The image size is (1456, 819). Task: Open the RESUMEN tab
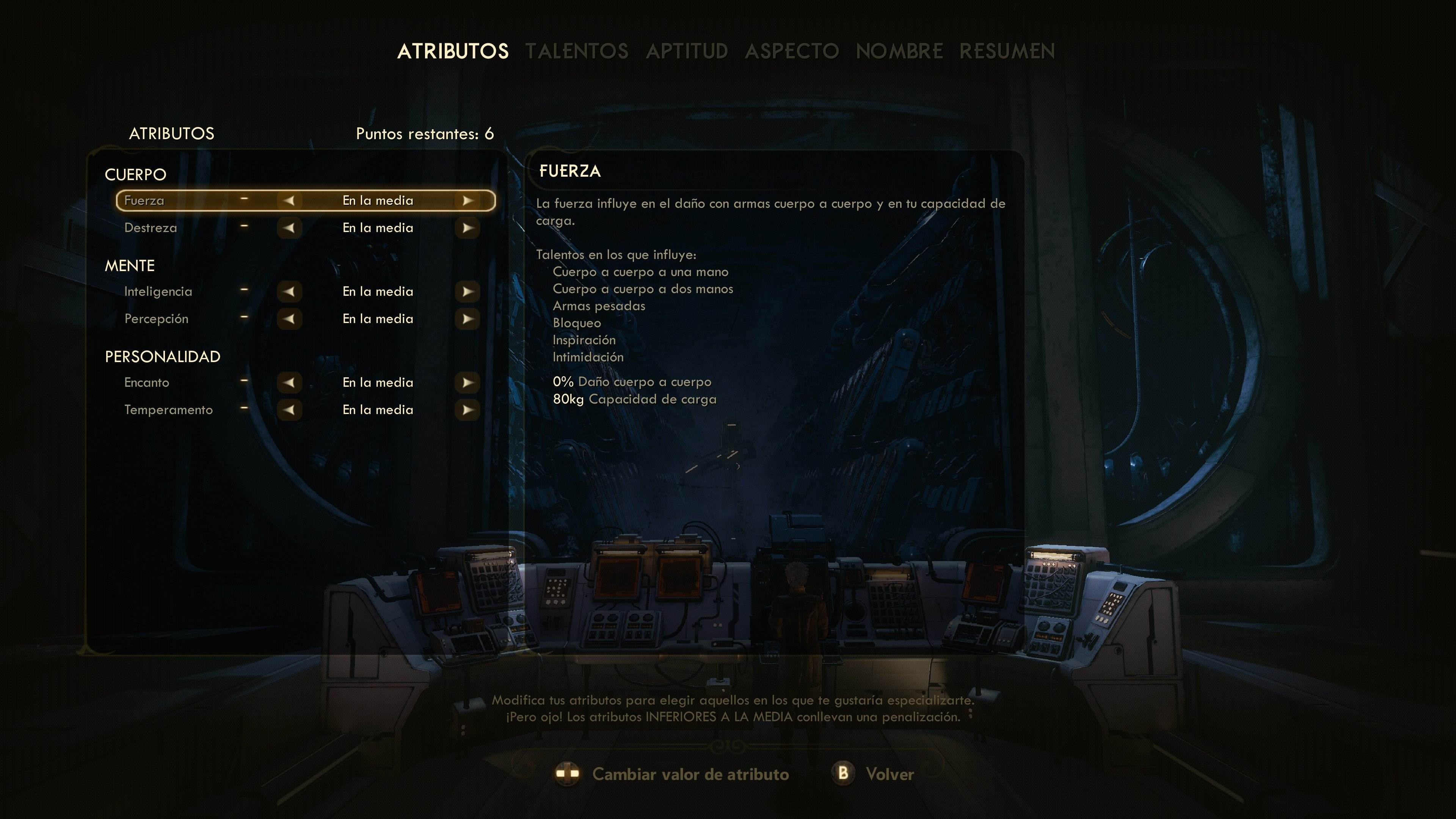tap(1008, 51)
